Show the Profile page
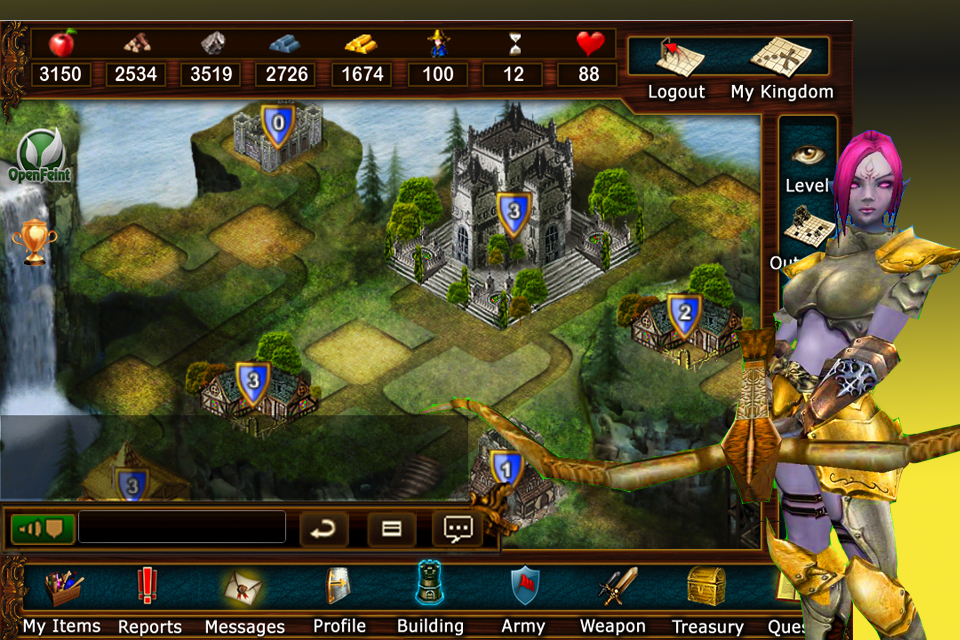The height and width of the screenshot is (640, 960). pos(339,598)
